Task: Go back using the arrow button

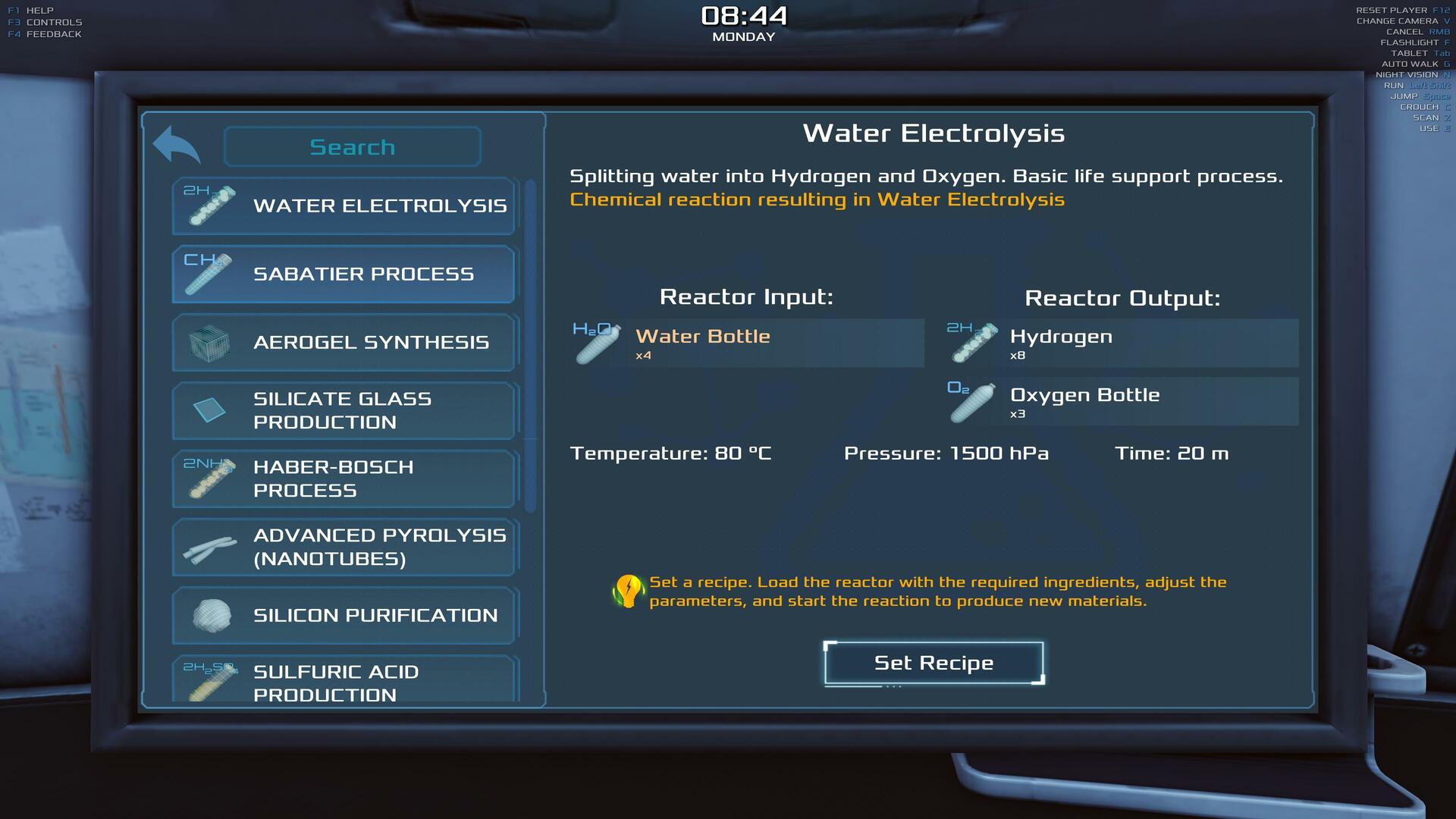Action: pos(176,145)
